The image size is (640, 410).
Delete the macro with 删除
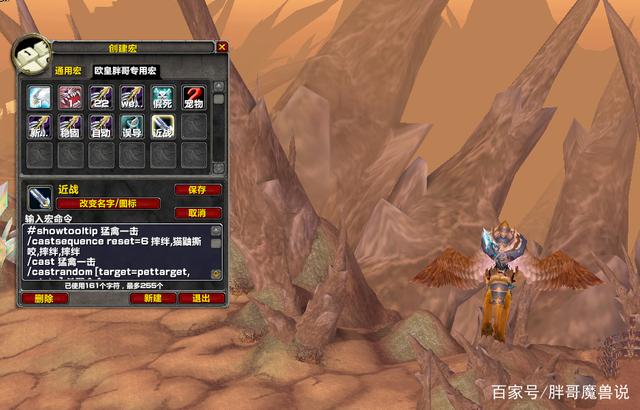[44, 298]
